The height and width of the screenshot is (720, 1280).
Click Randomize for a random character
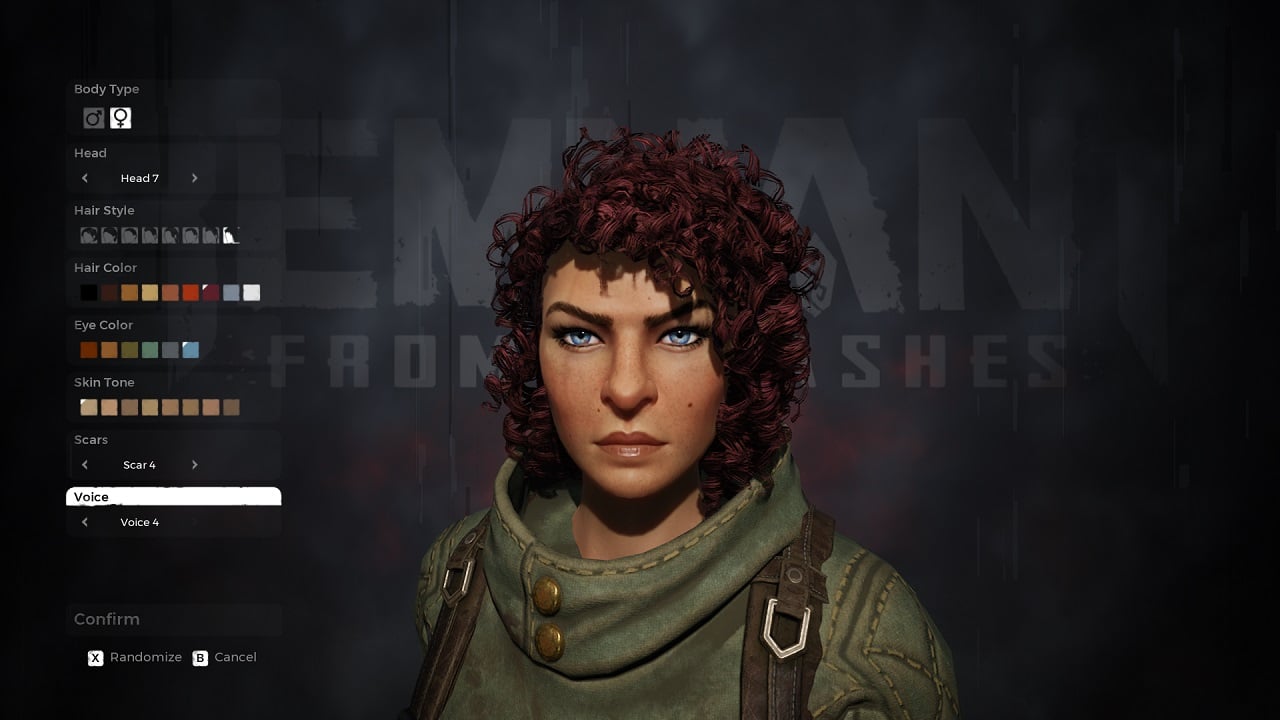pos(135,657)
